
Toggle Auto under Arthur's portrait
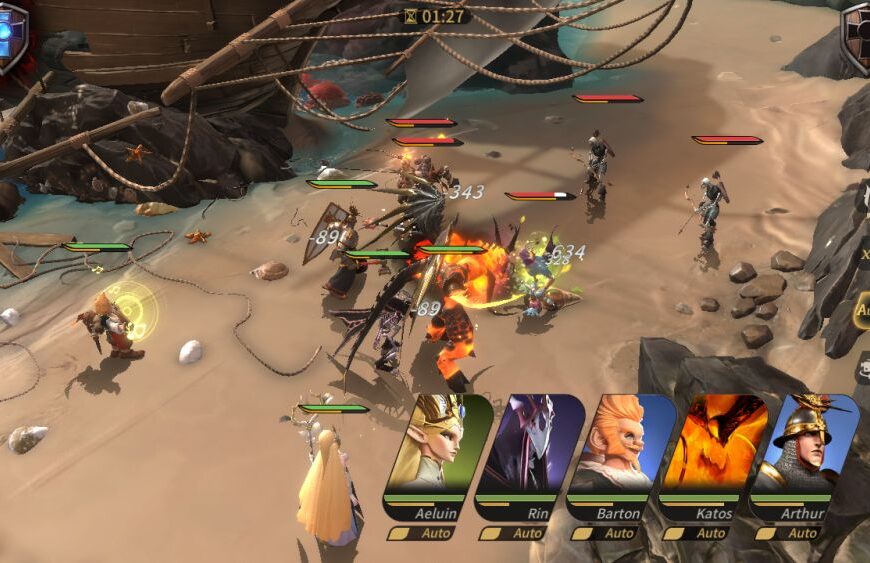[x=792, y=533]
